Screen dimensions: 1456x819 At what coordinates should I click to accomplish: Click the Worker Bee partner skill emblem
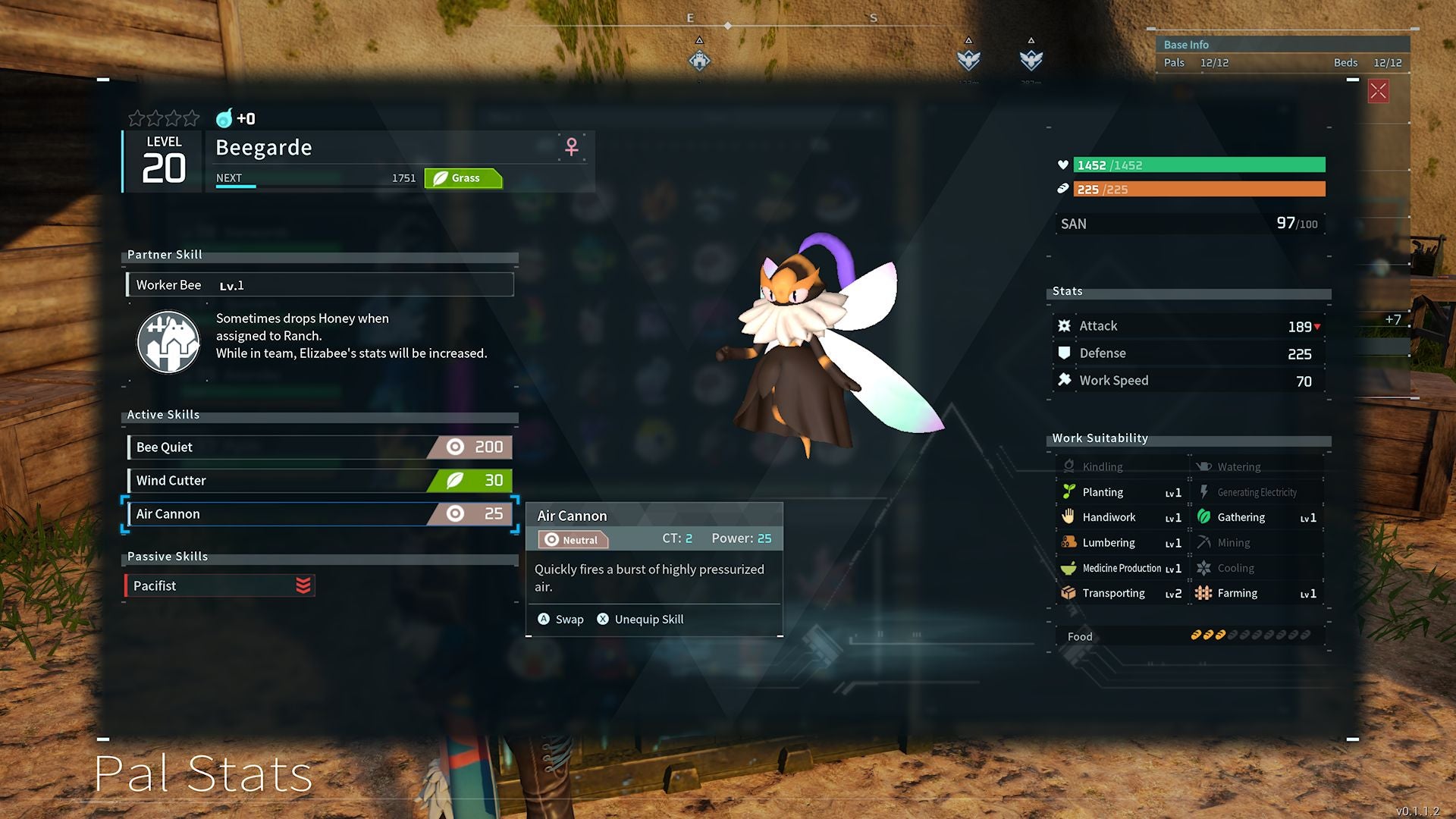click(168, 342)
